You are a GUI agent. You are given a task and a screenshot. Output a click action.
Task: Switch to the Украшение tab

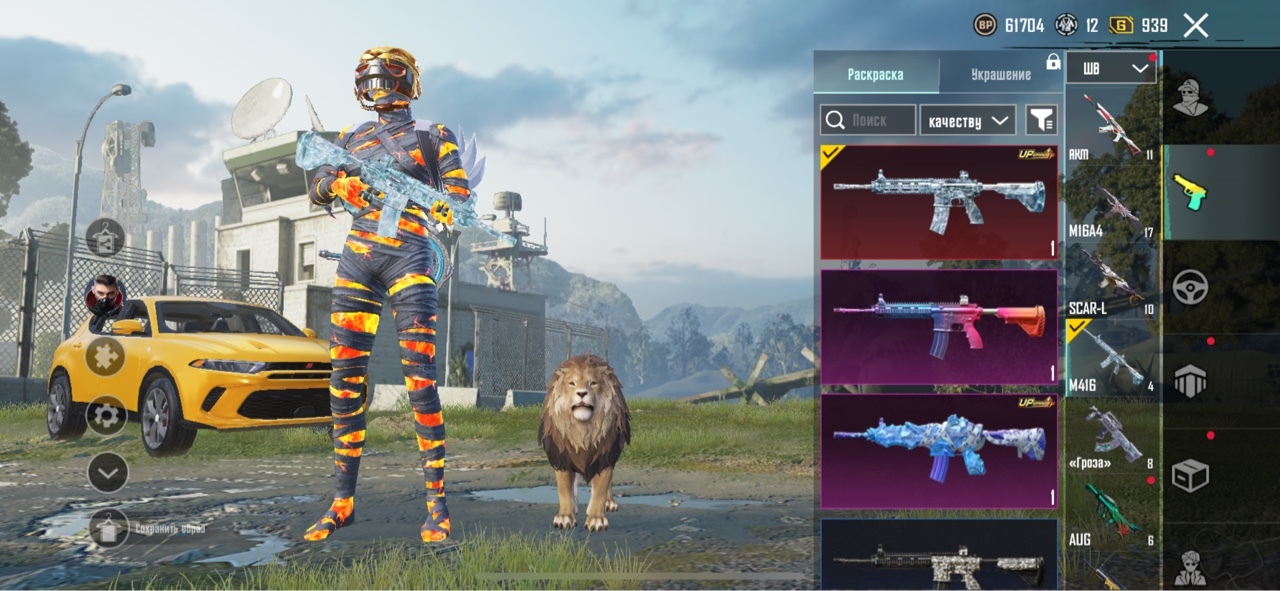(1000, 75)
